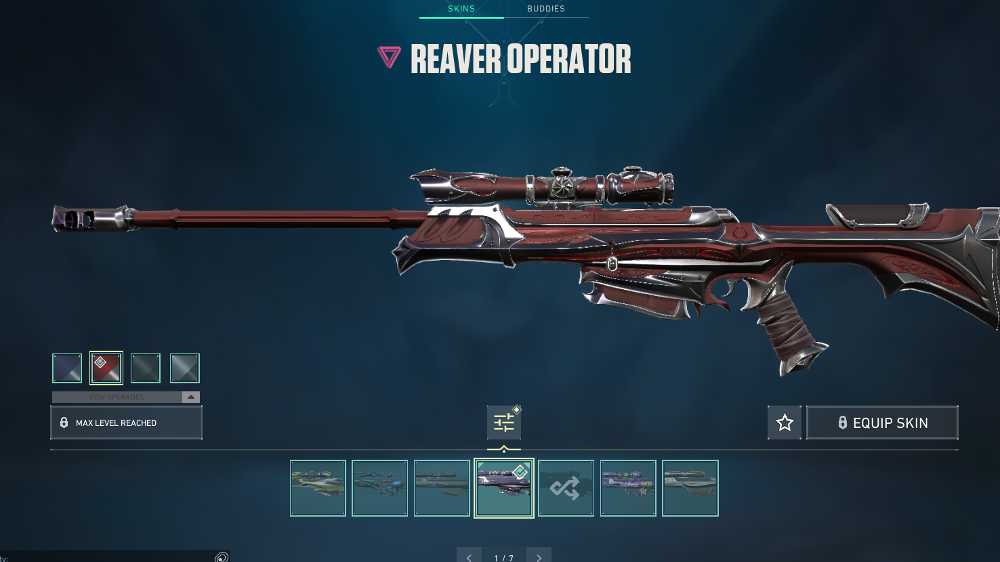Open the skin filter sliders button
This screenshot has height=562, width=1000.
click(504, 423)
